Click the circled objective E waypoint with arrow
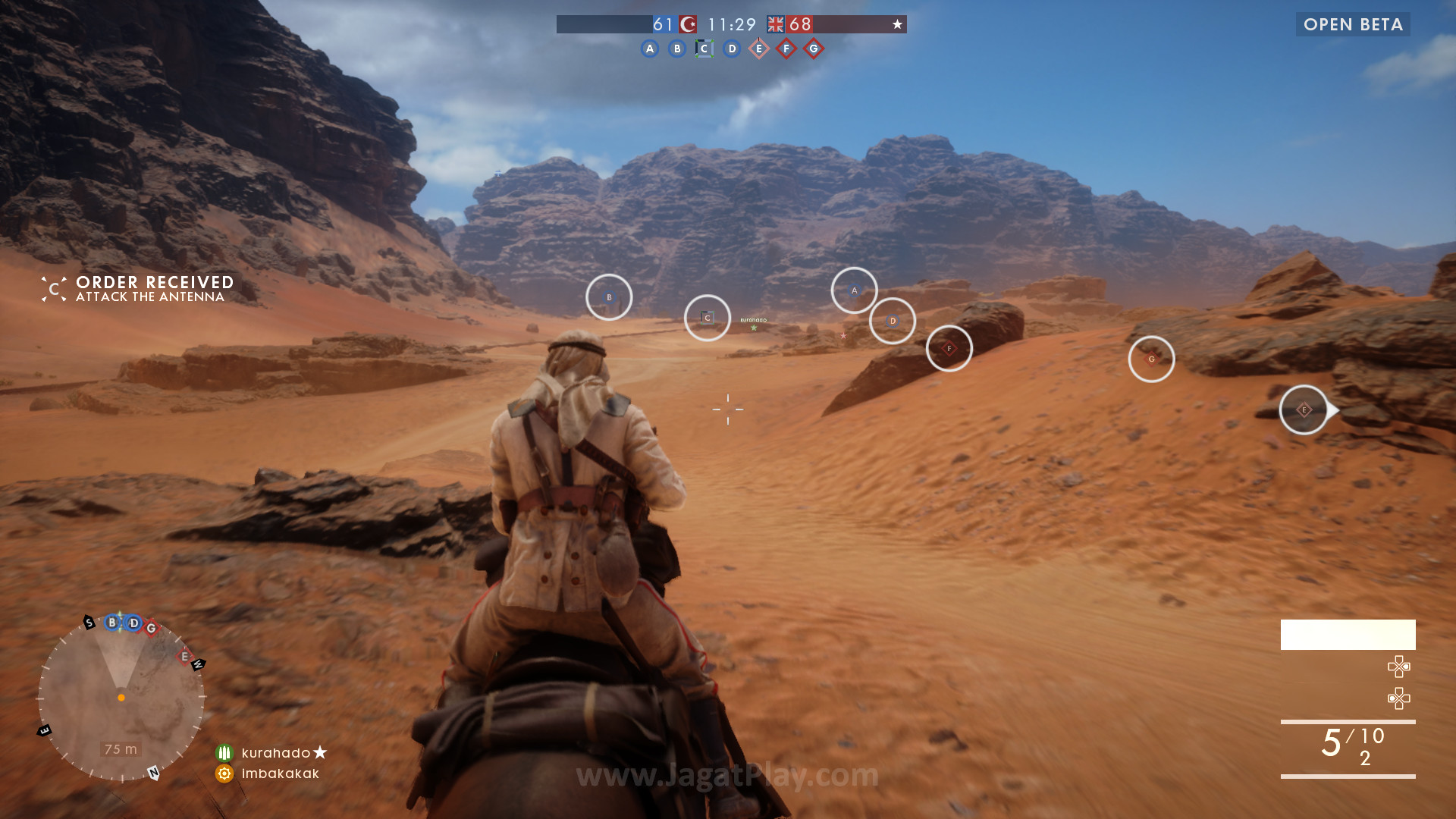The height and width of the screenshot is (819, 1456). [1304, 410]
